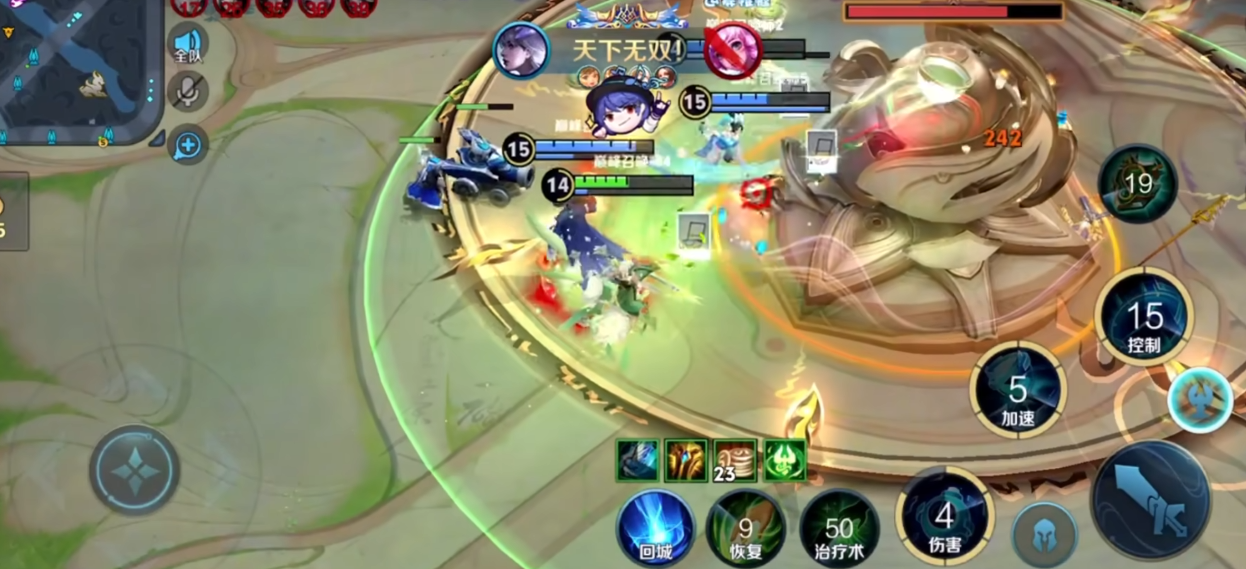The image size is (1246, 569).
Task: Select the green trident item icon
Action: coord(785,460)
